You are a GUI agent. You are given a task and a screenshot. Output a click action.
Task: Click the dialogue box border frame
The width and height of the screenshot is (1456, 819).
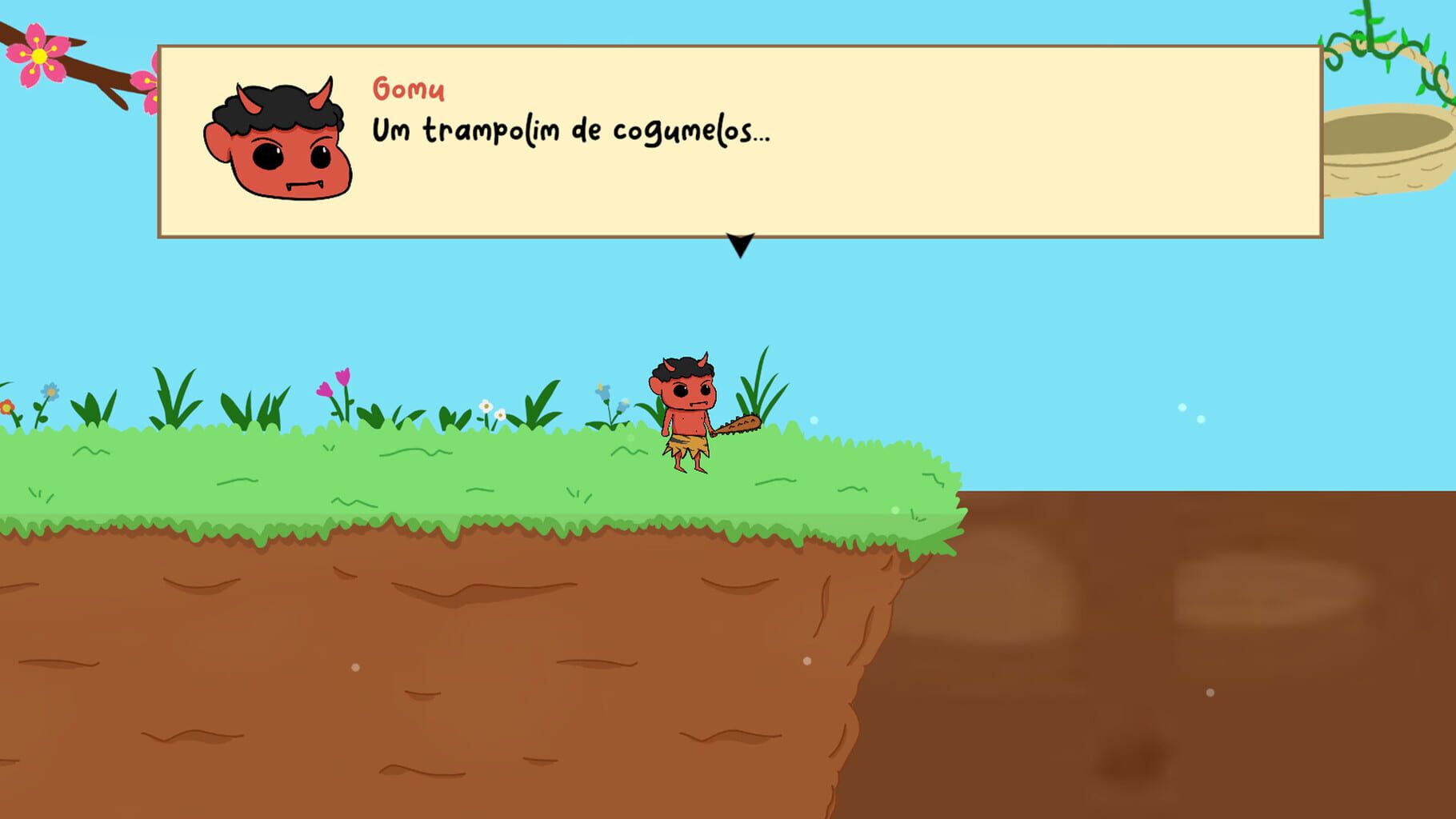(x=160, y=140)
